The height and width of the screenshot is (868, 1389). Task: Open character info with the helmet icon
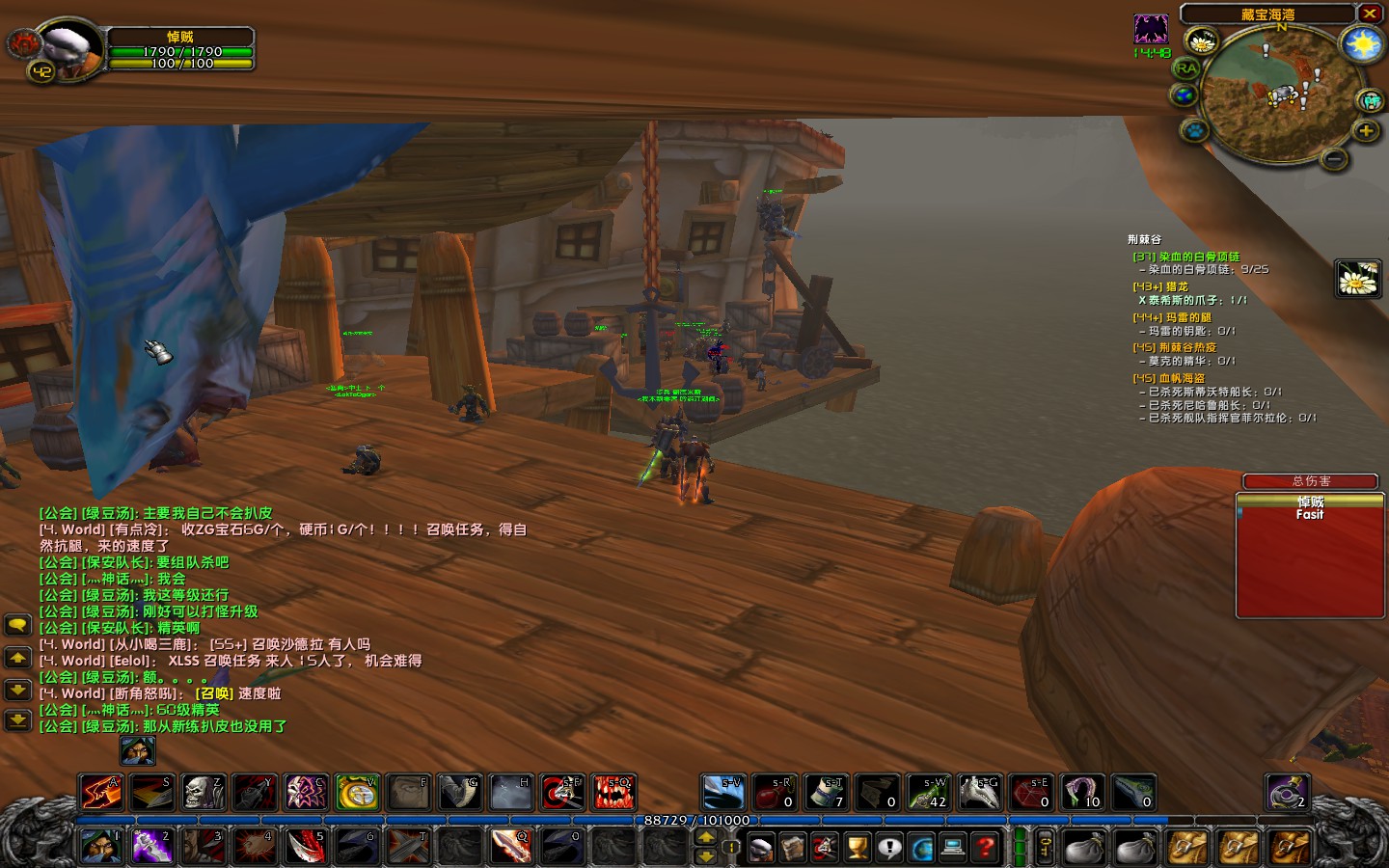[x=760, y=849]
